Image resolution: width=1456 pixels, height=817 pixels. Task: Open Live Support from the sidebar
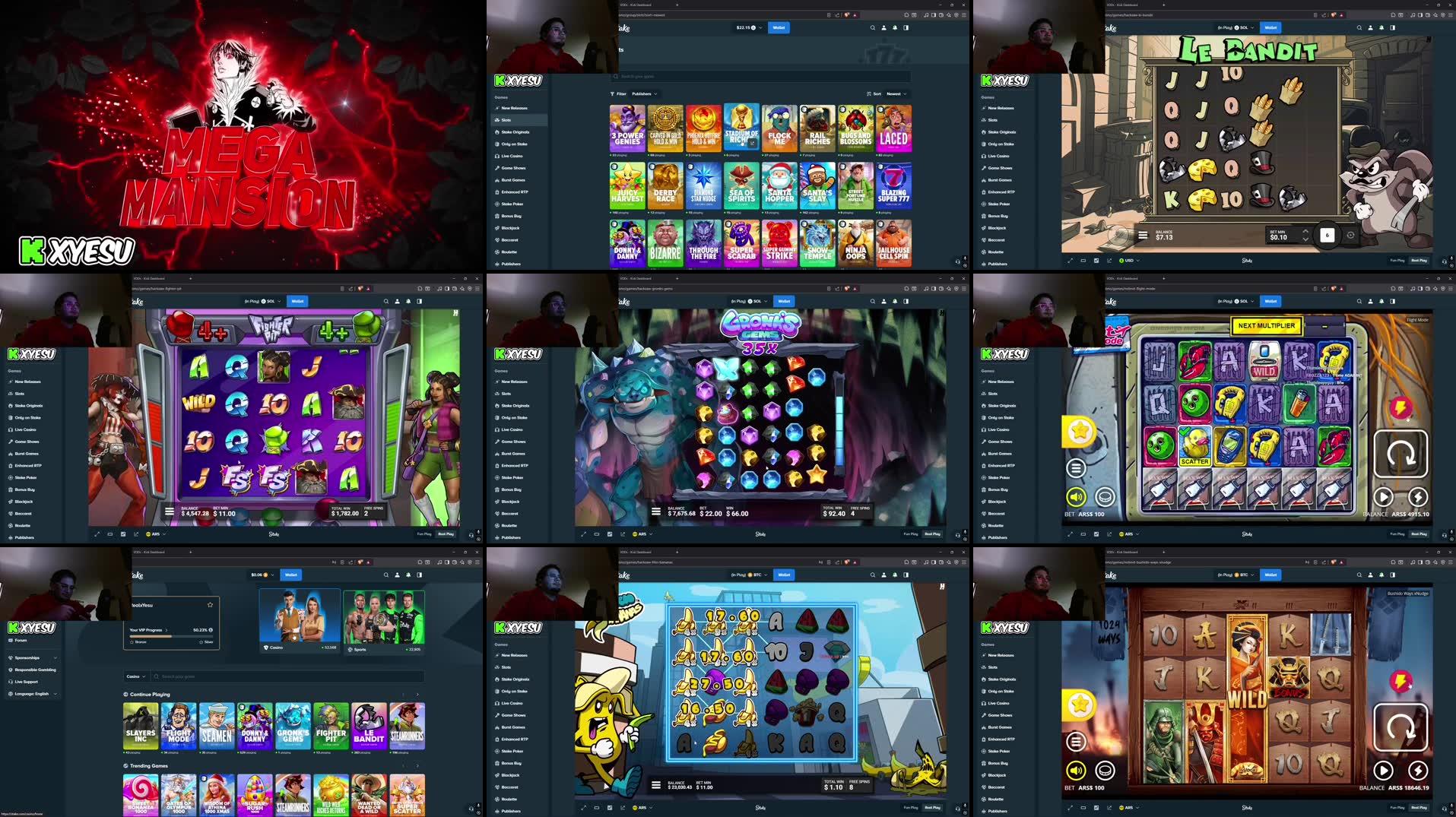(27, 682)
